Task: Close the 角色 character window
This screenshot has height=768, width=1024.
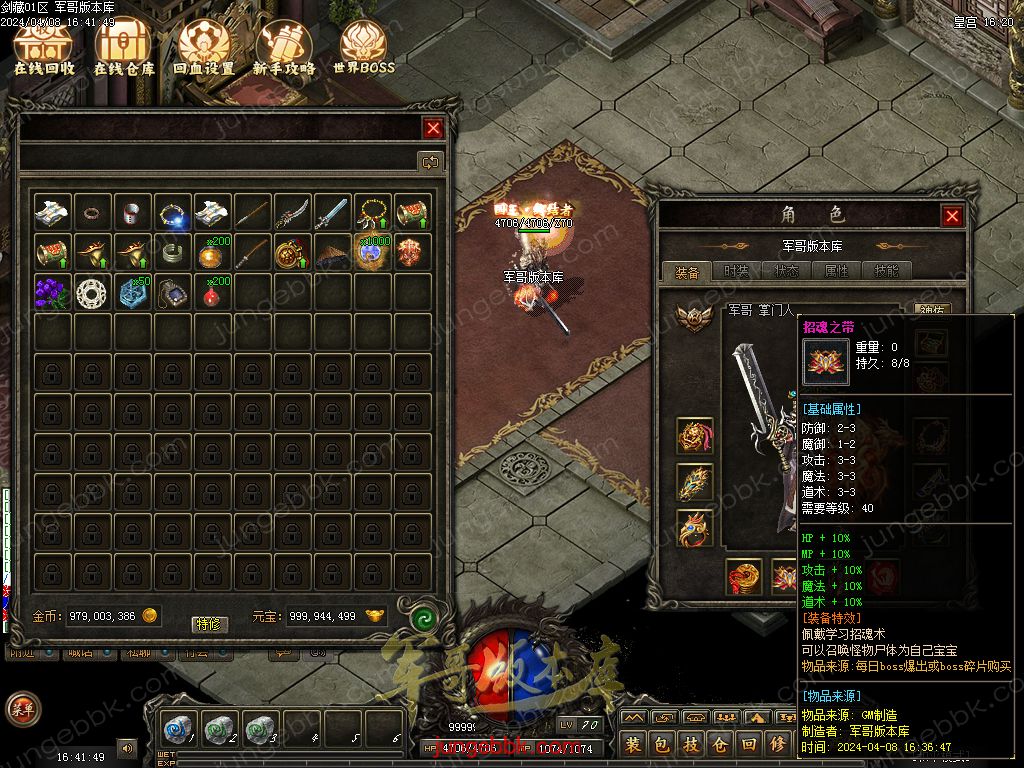Action: 952,215
